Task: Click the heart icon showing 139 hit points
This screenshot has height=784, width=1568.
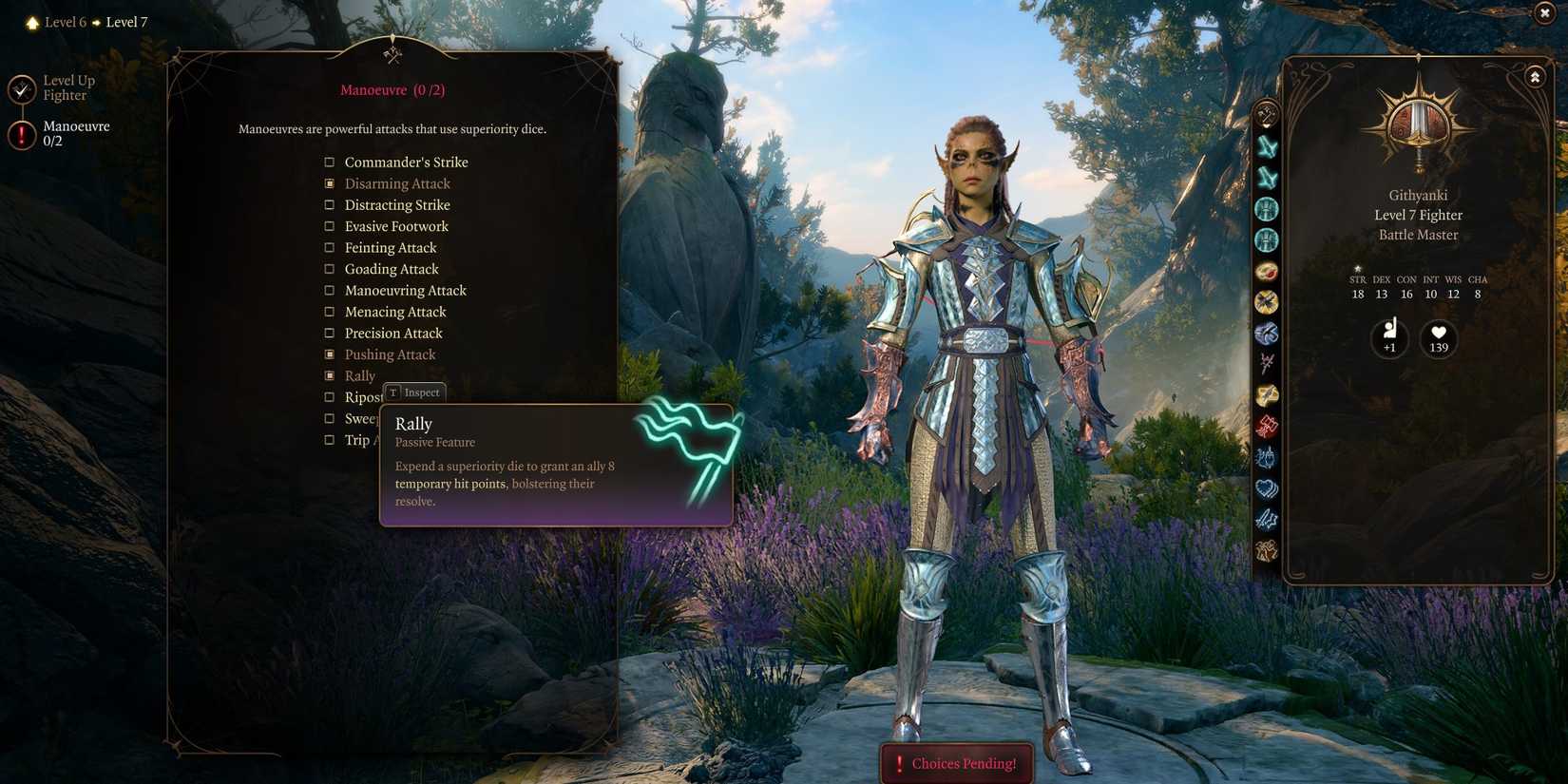Action: [x=1437, y=338]
